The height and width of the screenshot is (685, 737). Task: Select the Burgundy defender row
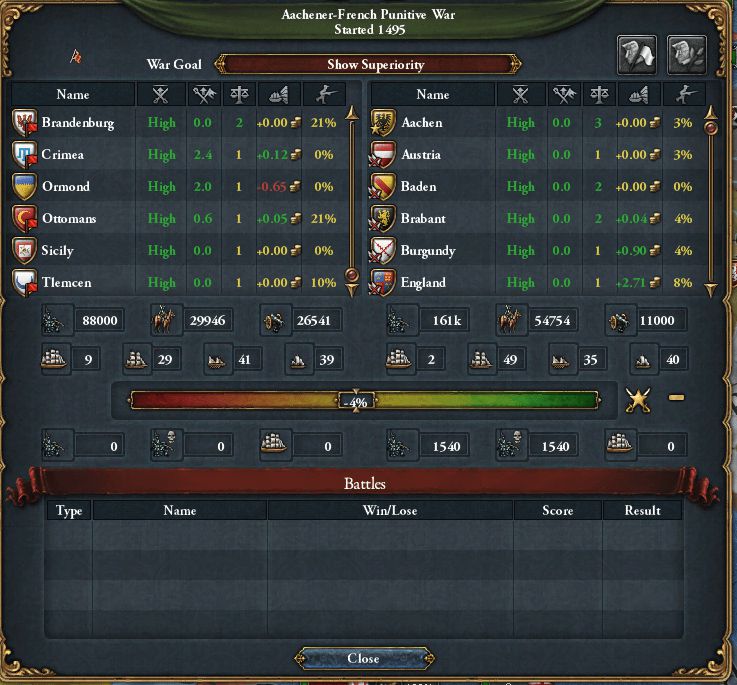tap(428, 251)
